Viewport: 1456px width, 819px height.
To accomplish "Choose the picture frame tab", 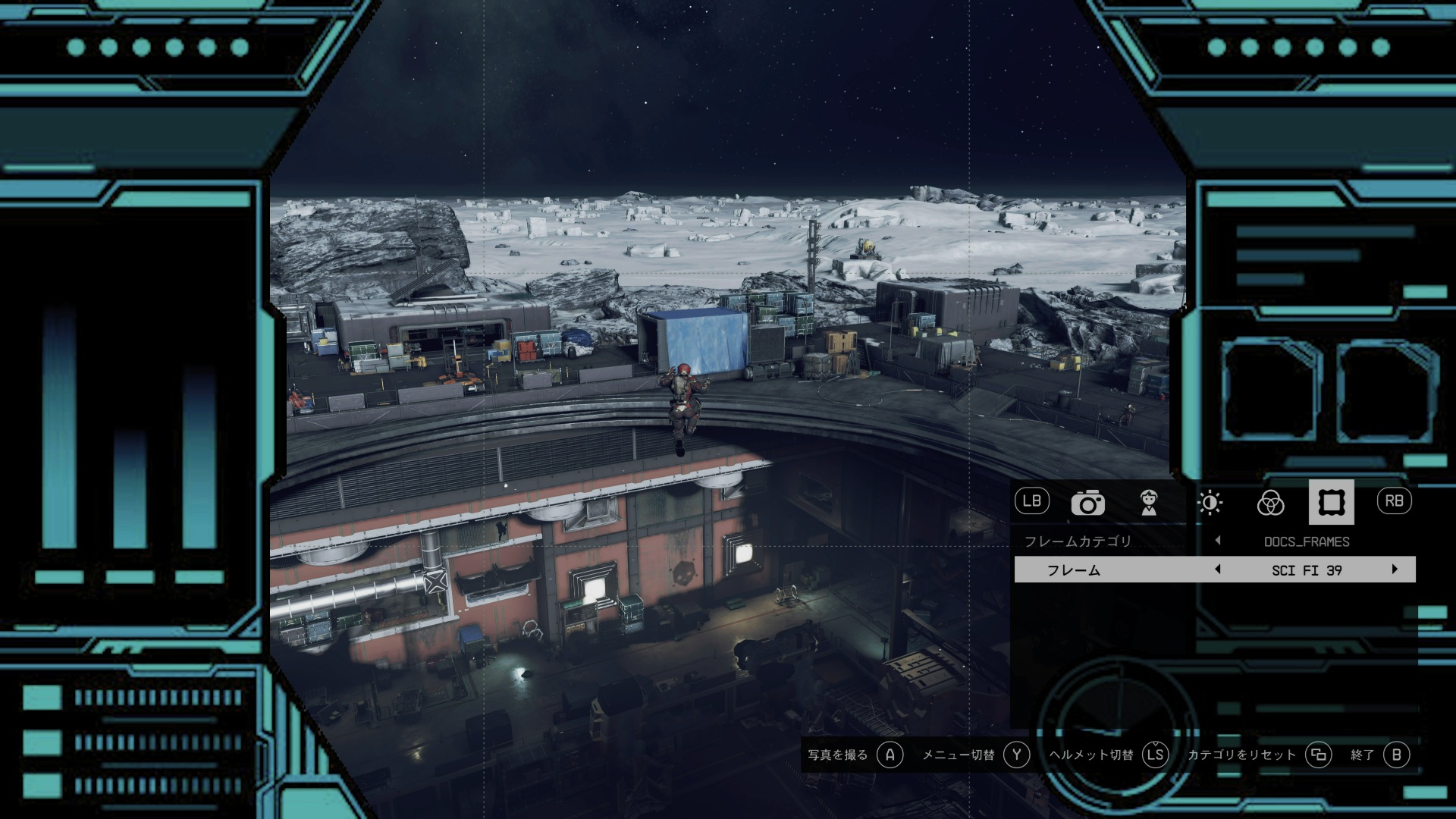I will [x=1331, y=503].
